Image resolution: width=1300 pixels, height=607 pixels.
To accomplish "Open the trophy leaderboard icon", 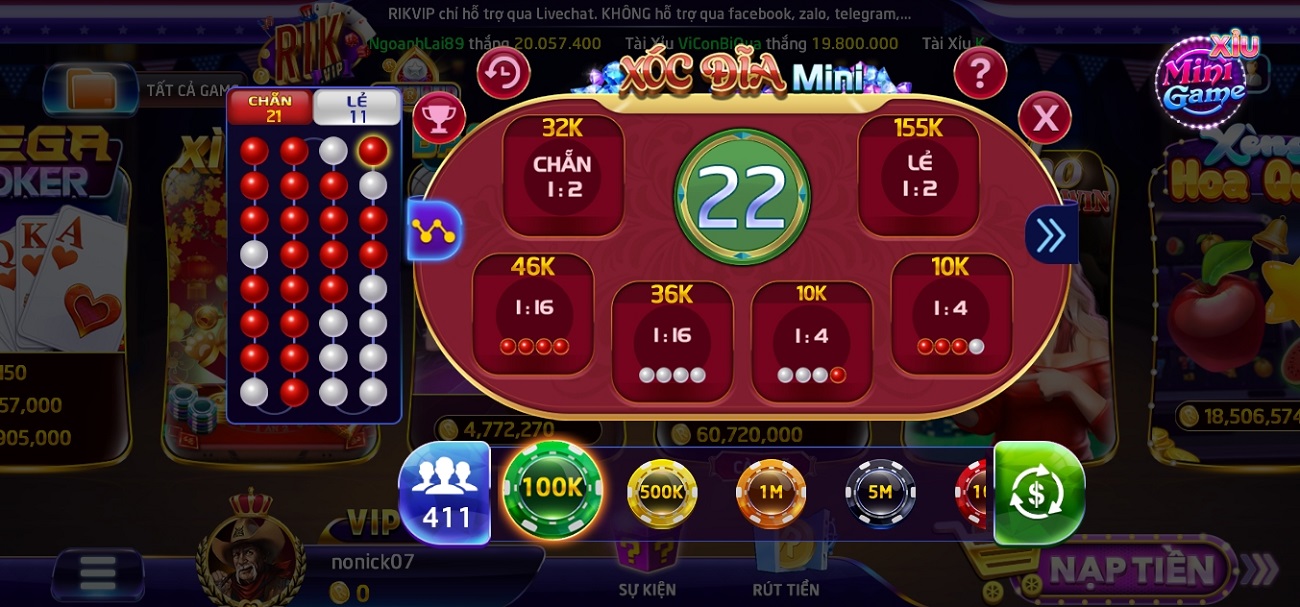I will (439, 117).
